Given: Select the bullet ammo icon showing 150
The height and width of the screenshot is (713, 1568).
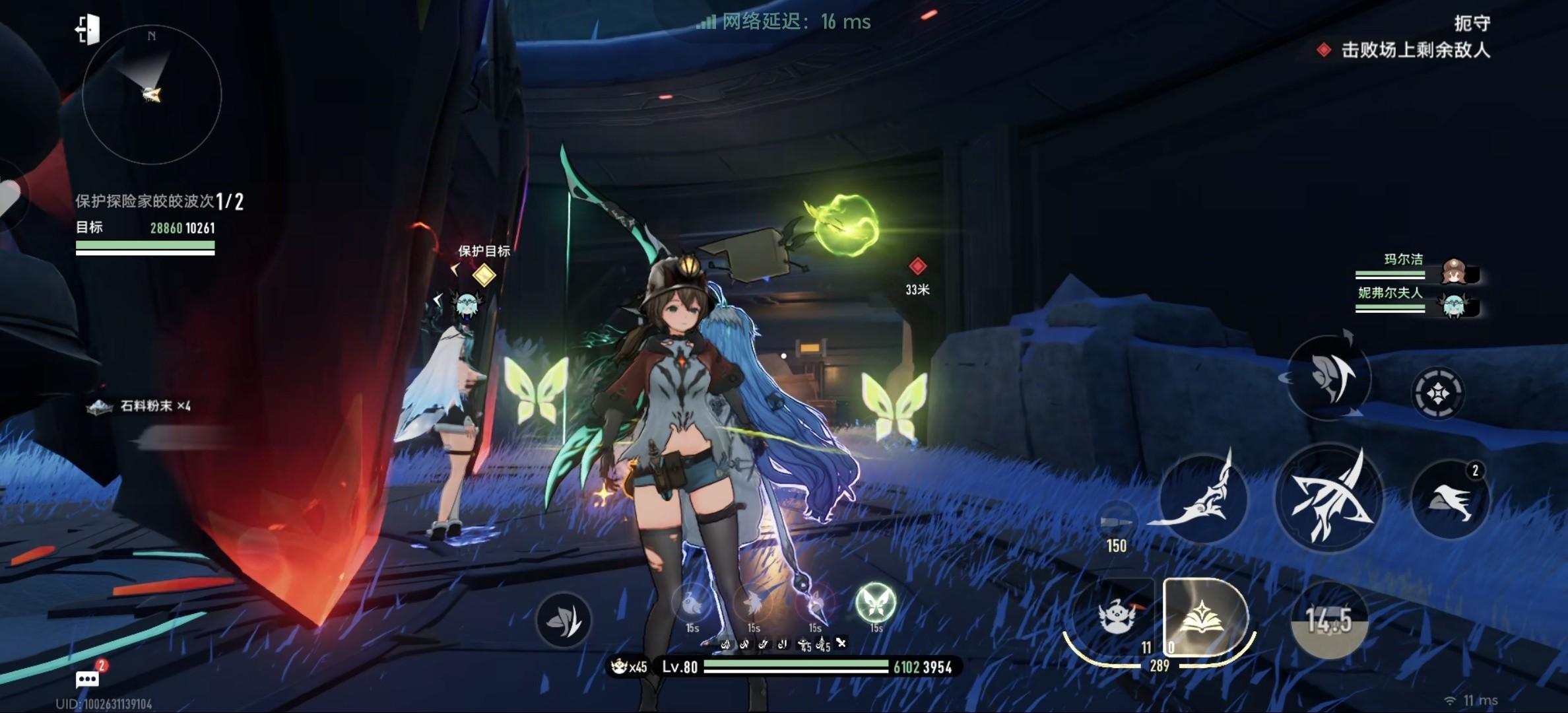Looking at the screenshot, I should [x=1116, y=522].
